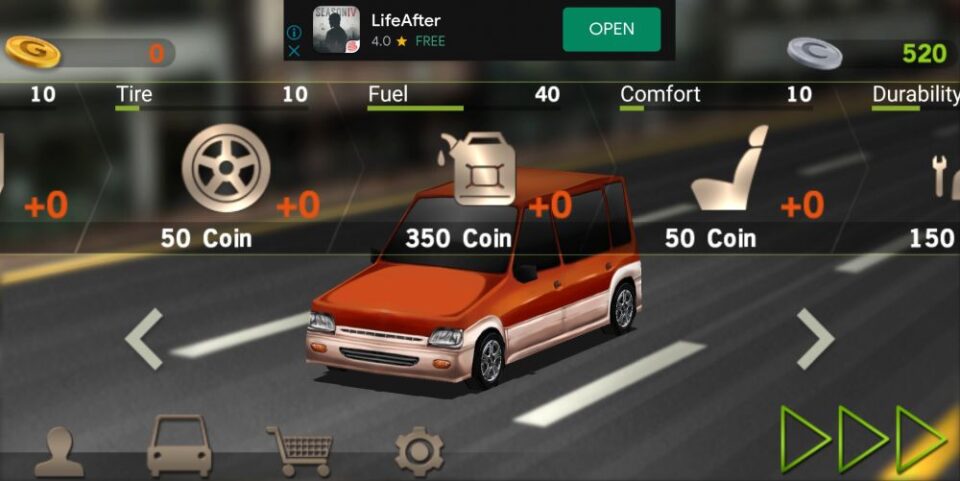This screenshot has height=481, width=960.
Task: Open the driver profile silhouette icon
Action: (x=59, y=452)
